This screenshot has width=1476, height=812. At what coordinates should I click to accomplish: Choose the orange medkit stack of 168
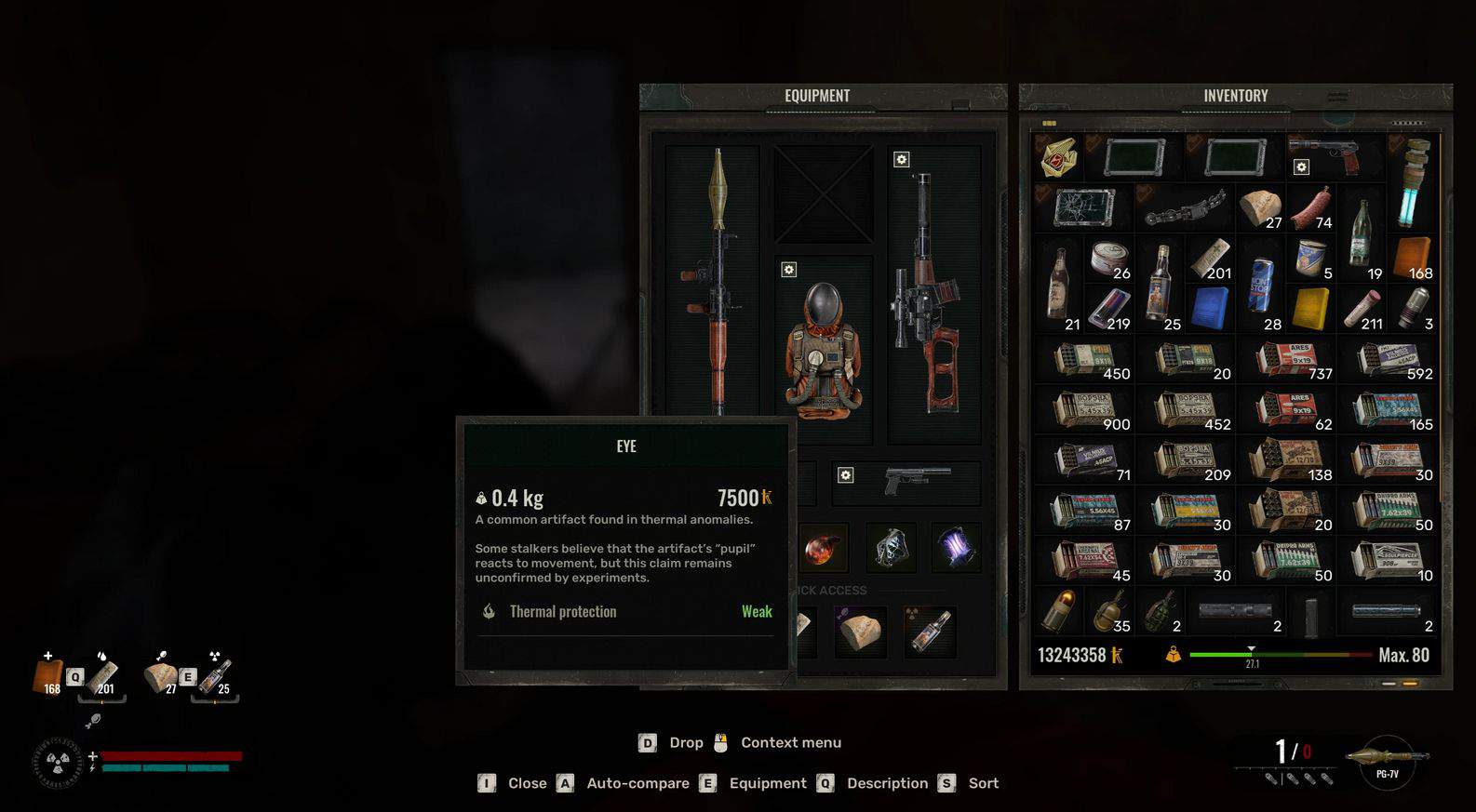(1412, 259)
